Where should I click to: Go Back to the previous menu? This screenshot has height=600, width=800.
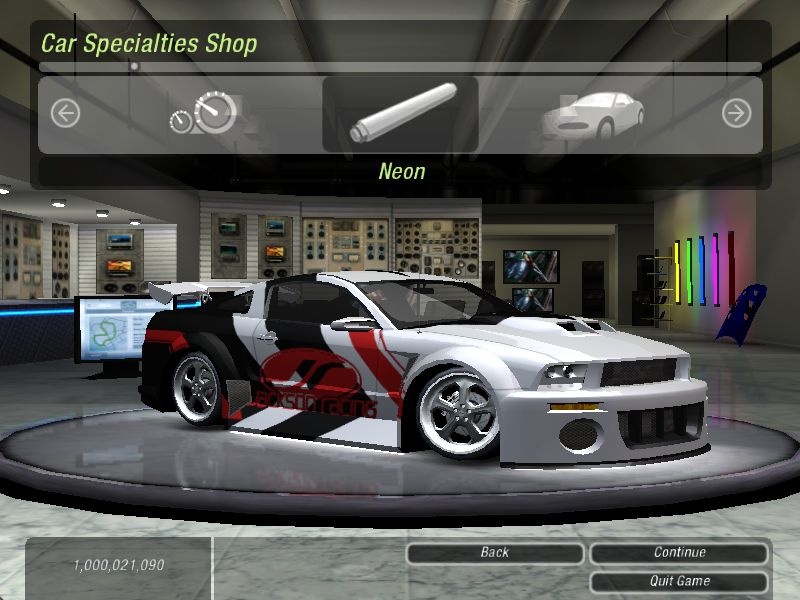tap(495, 553)
